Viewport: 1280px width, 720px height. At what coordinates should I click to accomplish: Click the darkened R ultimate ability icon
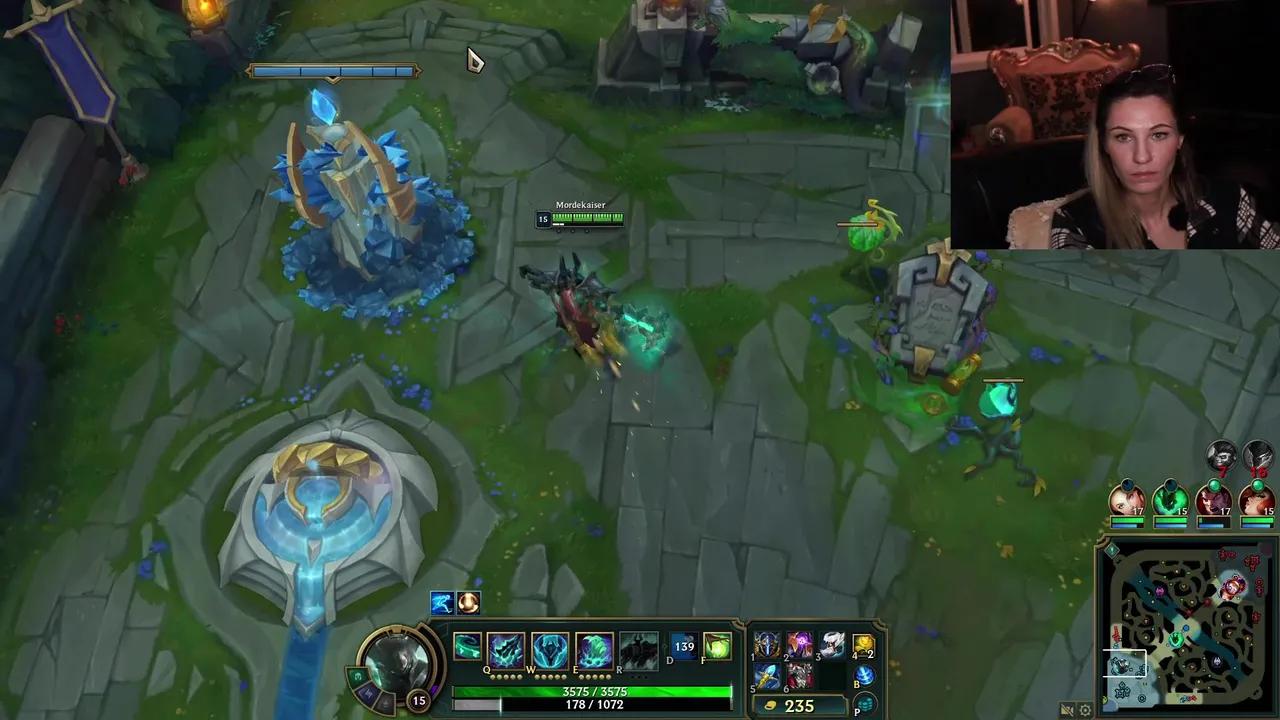point(637,648)
